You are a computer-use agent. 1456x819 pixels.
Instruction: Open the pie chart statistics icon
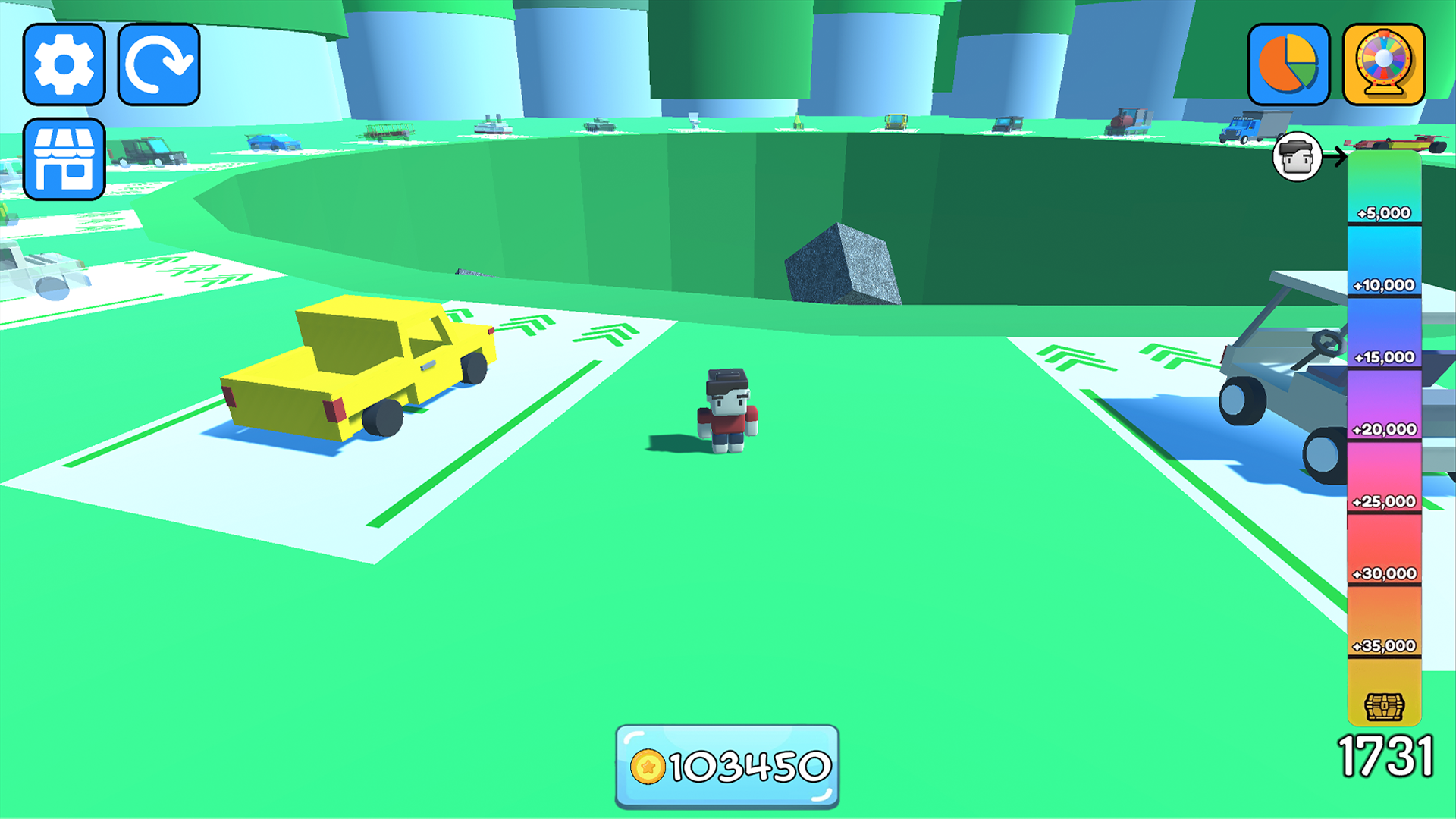1288,65
